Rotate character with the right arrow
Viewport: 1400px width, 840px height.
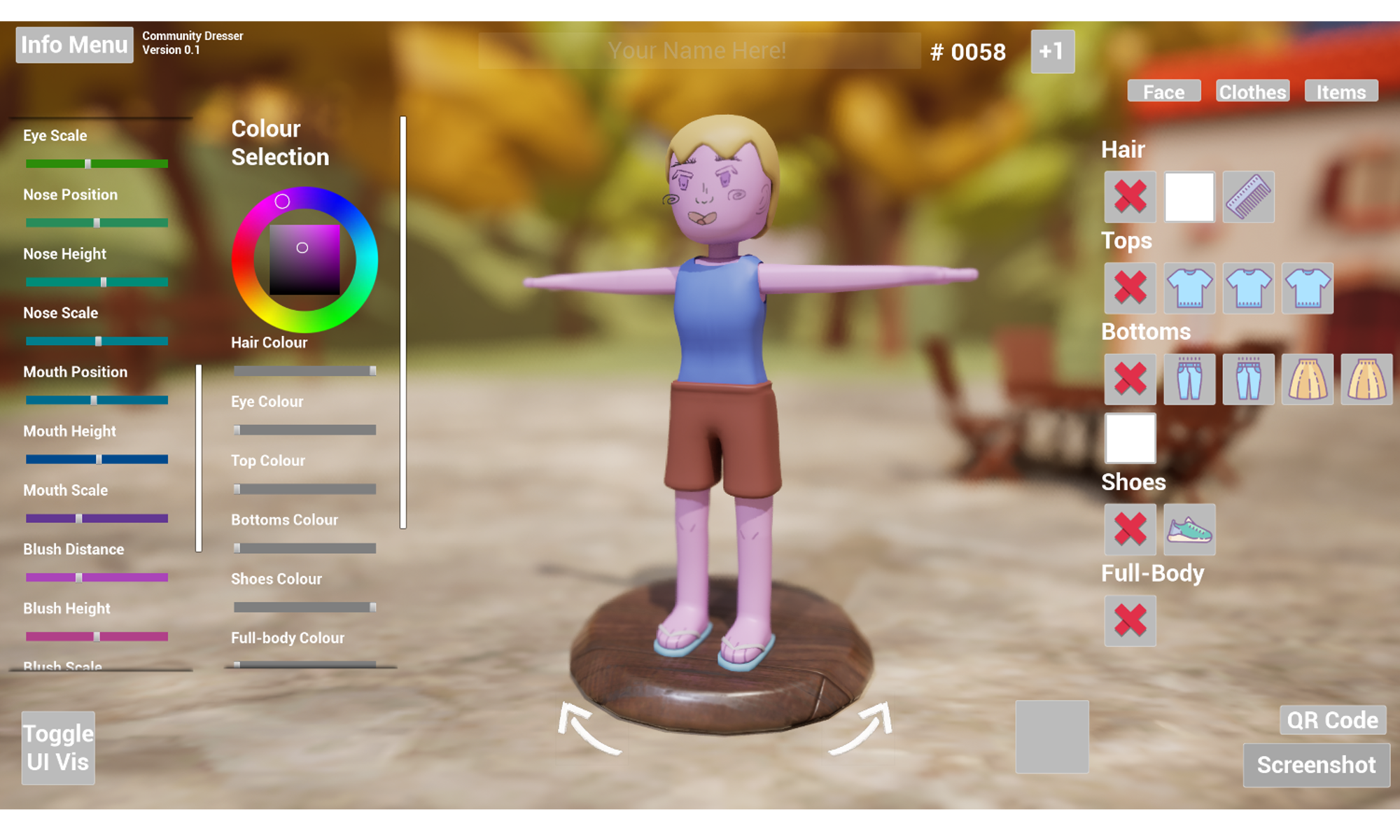point(862,729)
